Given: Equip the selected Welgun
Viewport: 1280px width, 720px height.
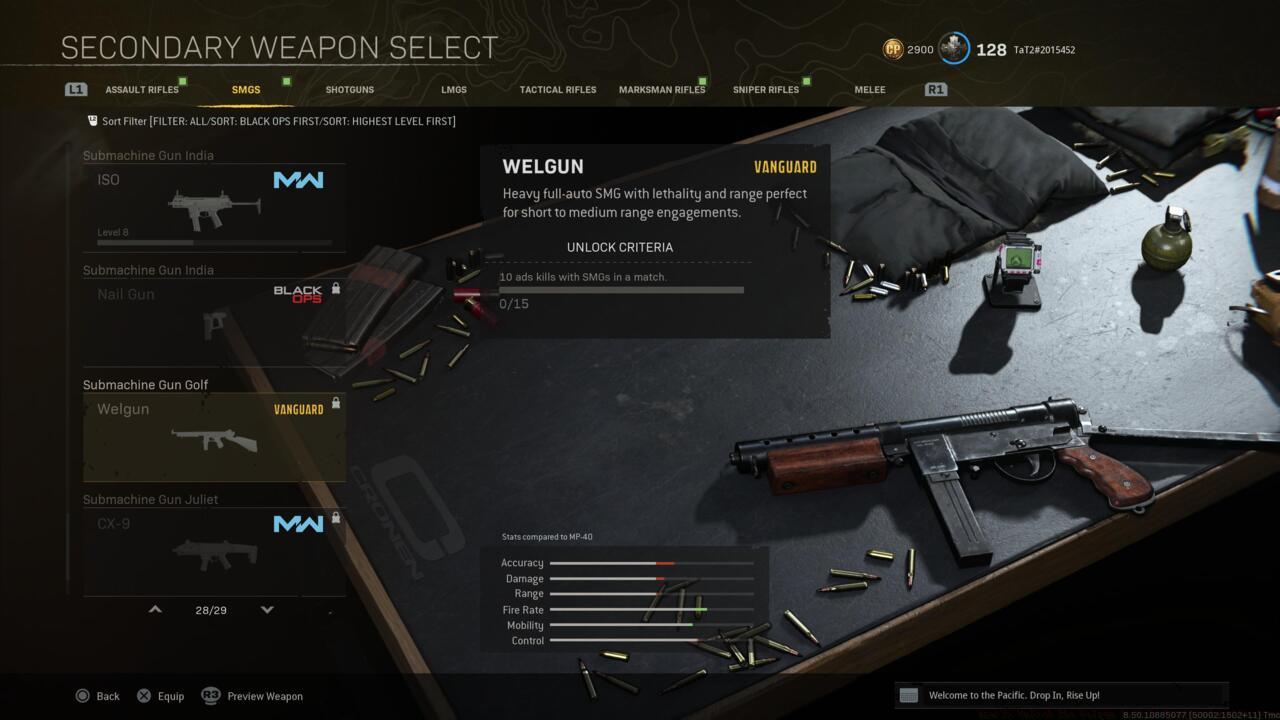Looking at the screenshot, I should click(160, 696).
